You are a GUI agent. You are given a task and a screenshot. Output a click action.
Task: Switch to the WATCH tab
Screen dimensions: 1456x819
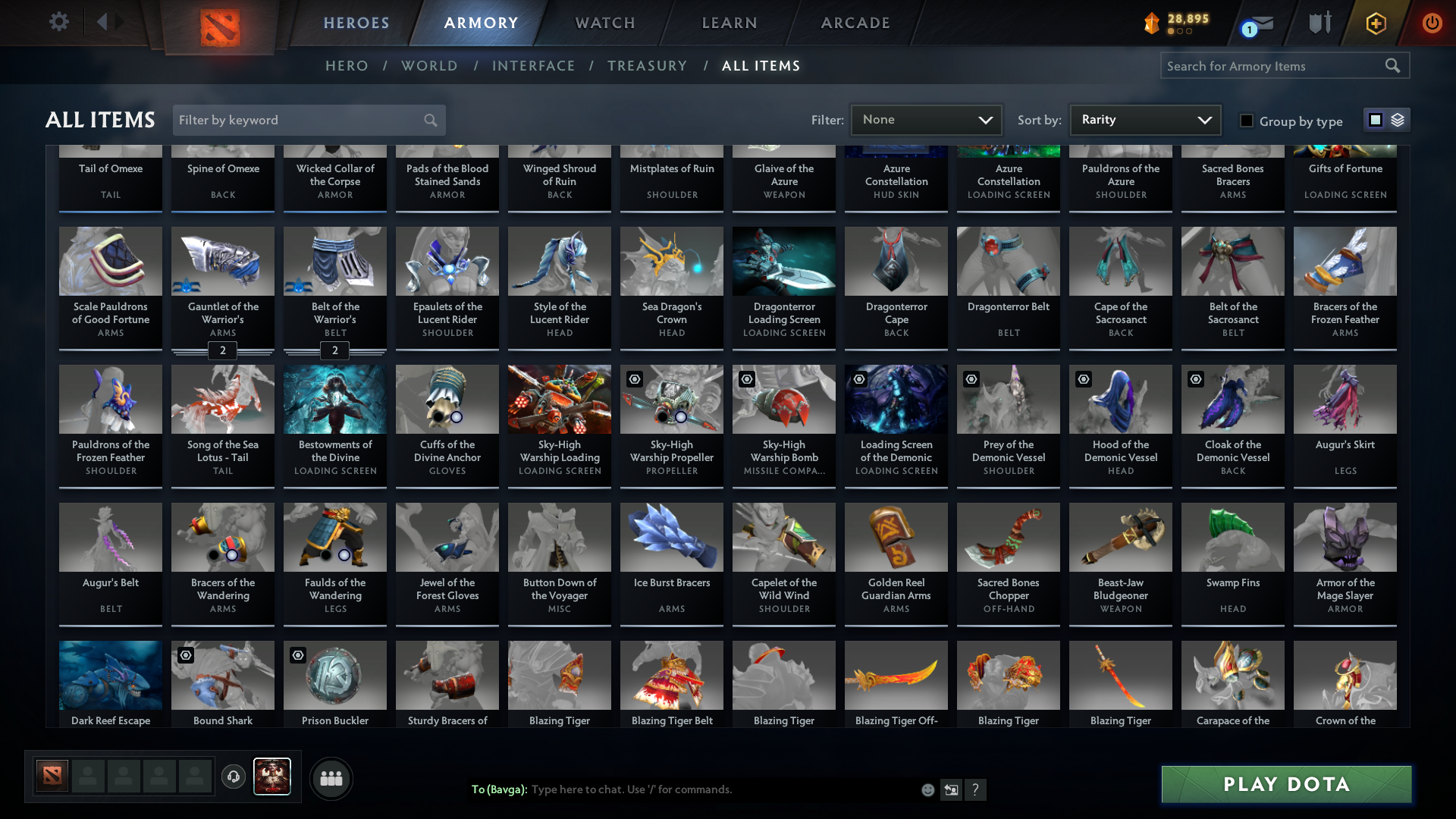pyautogui.click(x=604, y=23)
